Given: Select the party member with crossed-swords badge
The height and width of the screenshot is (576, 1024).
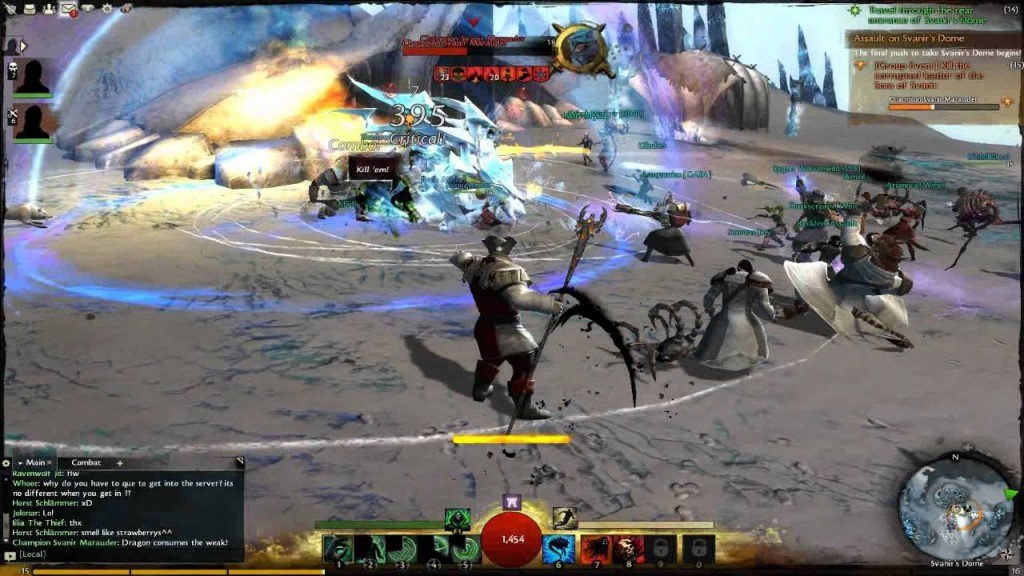Looking at the screenshot, I should coord(33,122).
